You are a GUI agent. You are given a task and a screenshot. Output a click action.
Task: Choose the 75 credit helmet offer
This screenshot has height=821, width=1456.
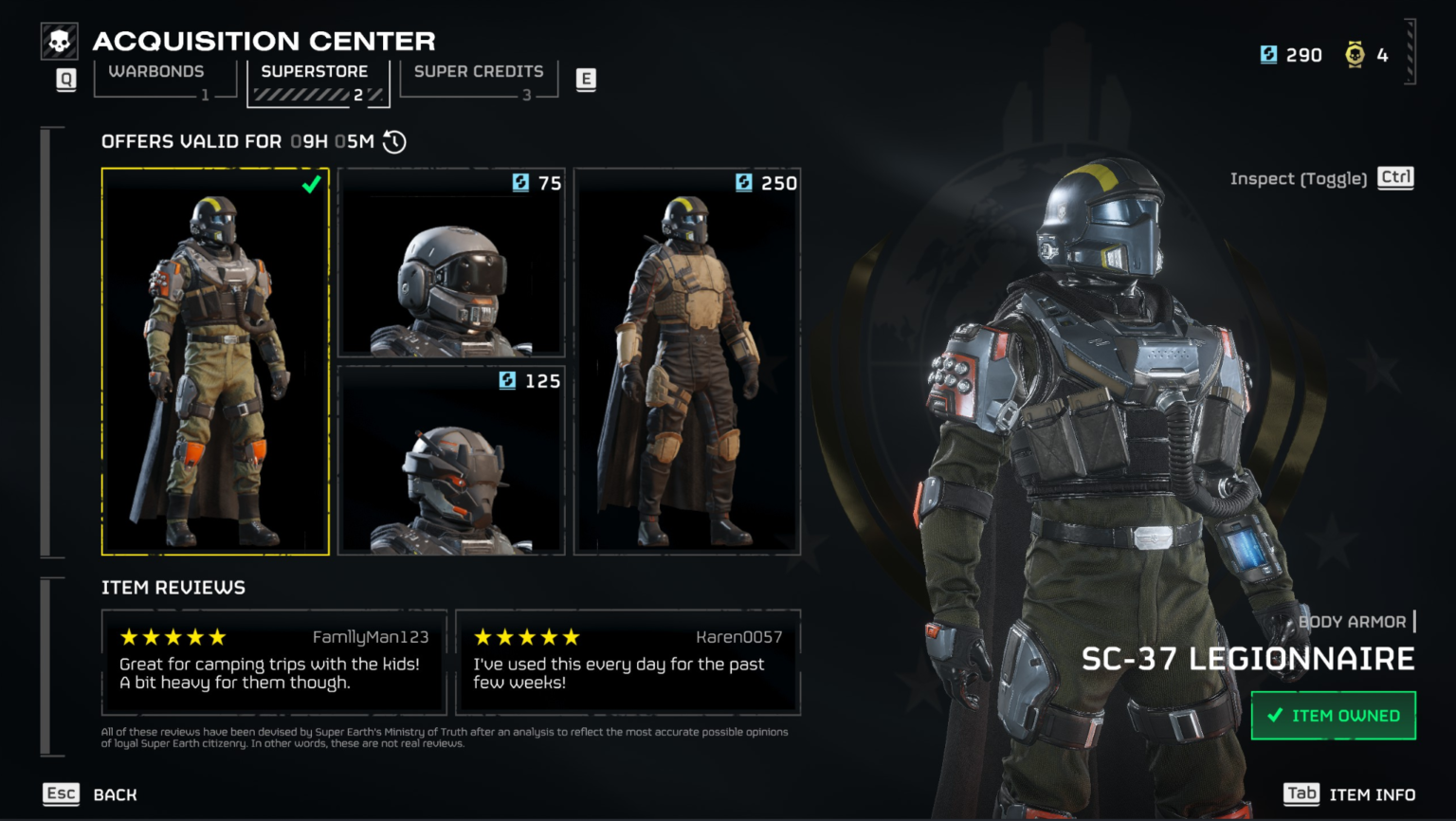pos(451,263)
